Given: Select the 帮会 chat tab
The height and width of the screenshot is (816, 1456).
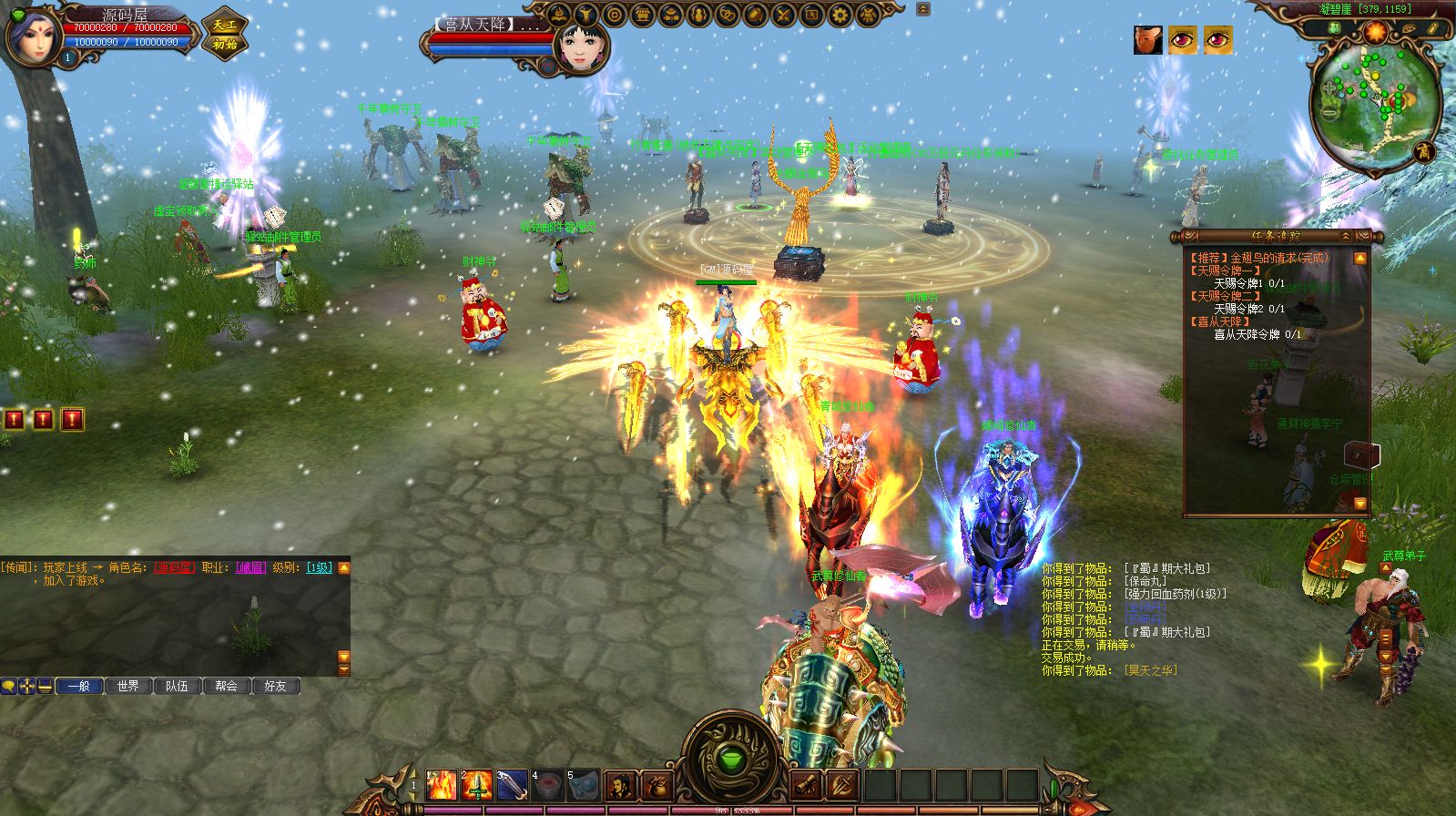Looking at the screenshot, I should click(x=226, y=686).
